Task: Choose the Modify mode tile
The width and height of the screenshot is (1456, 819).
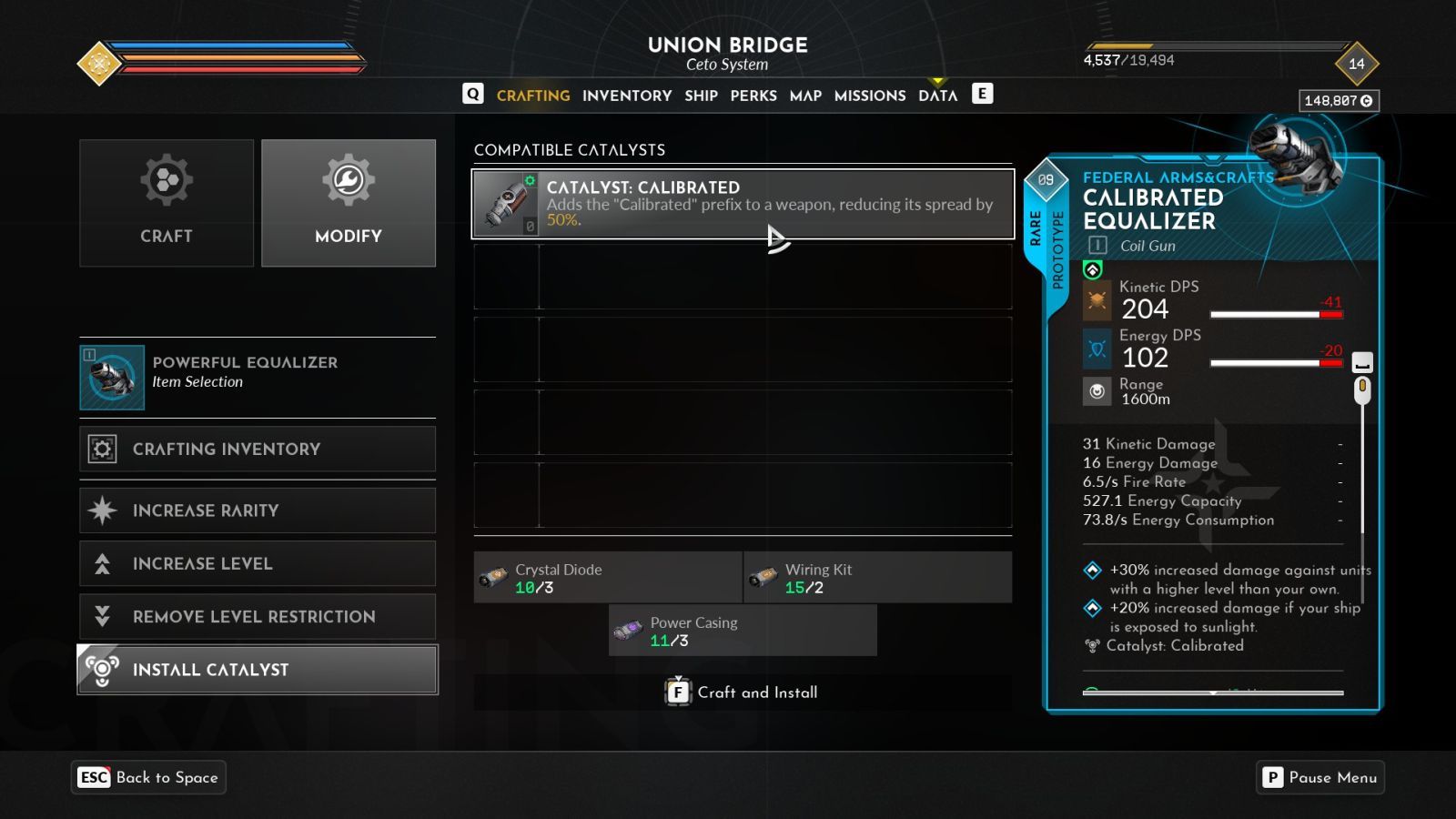Action: pos(349,203)
